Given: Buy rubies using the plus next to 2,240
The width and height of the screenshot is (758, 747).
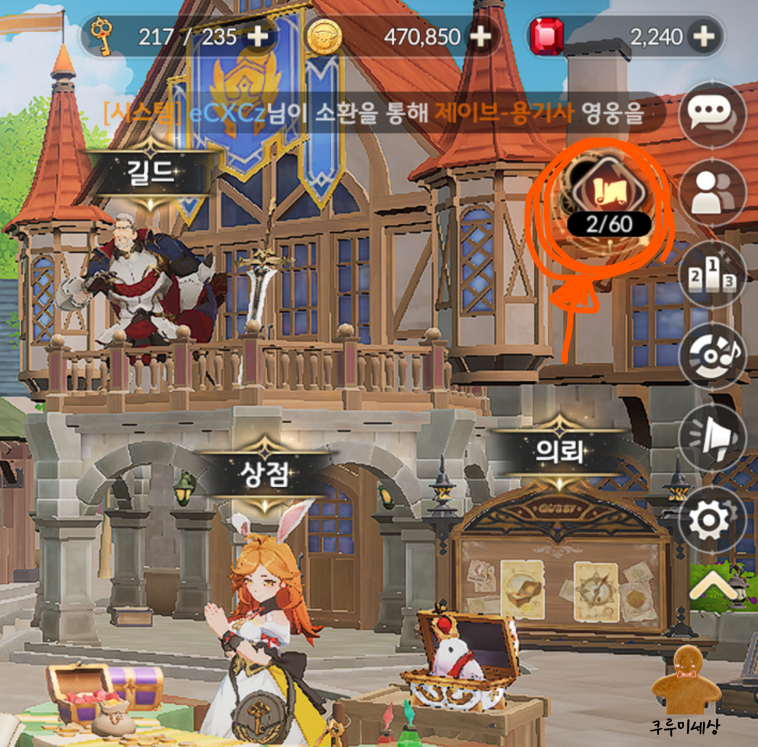Looking at the screenshot, I should tap(704, 37).
